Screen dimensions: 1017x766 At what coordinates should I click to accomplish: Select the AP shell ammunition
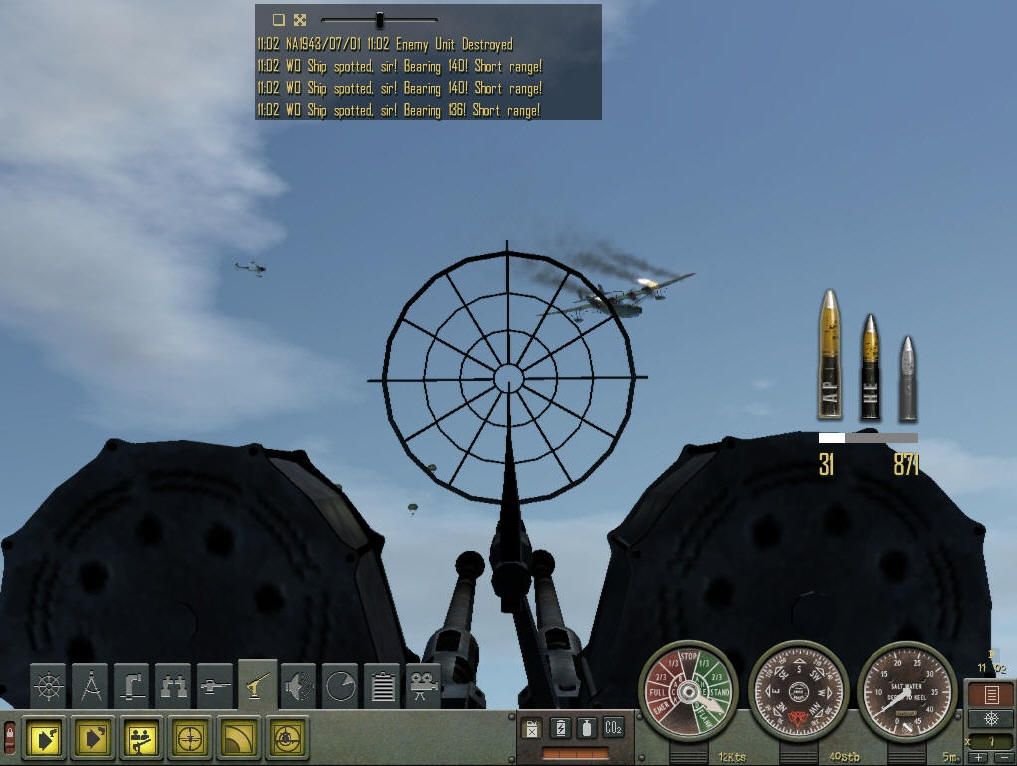pyautogui.click(x=829, y=355)
